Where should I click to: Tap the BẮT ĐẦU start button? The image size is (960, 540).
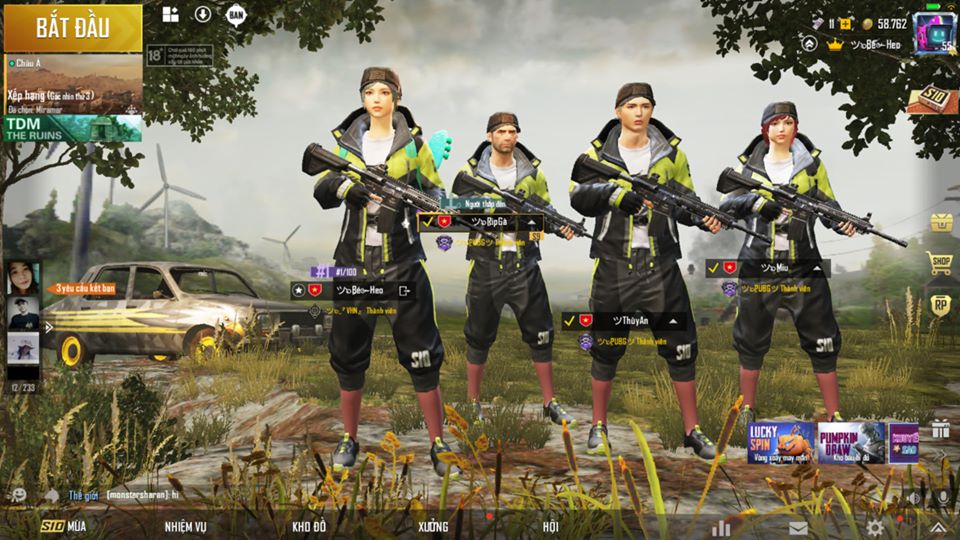73,28
